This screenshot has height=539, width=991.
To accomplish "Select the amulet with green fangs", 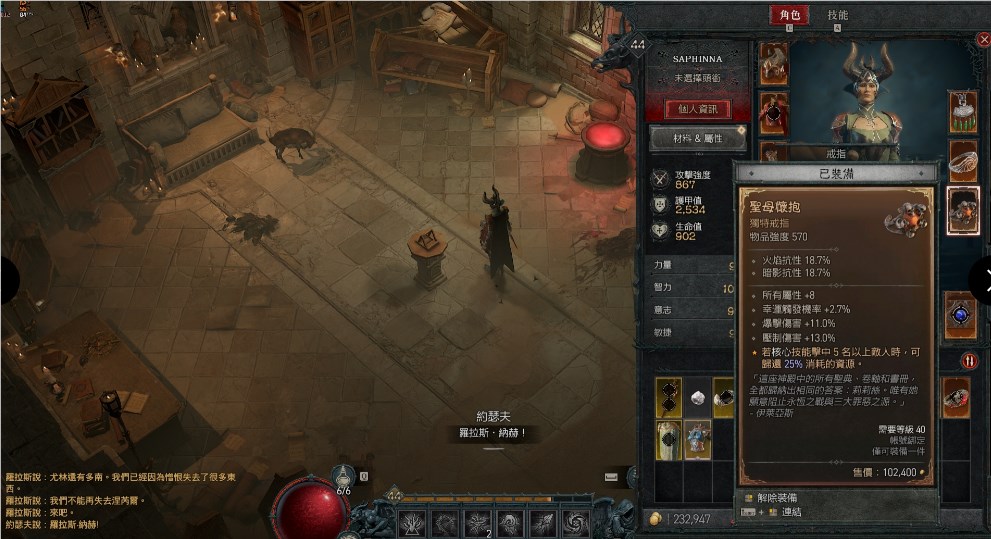I will [962, 112].
